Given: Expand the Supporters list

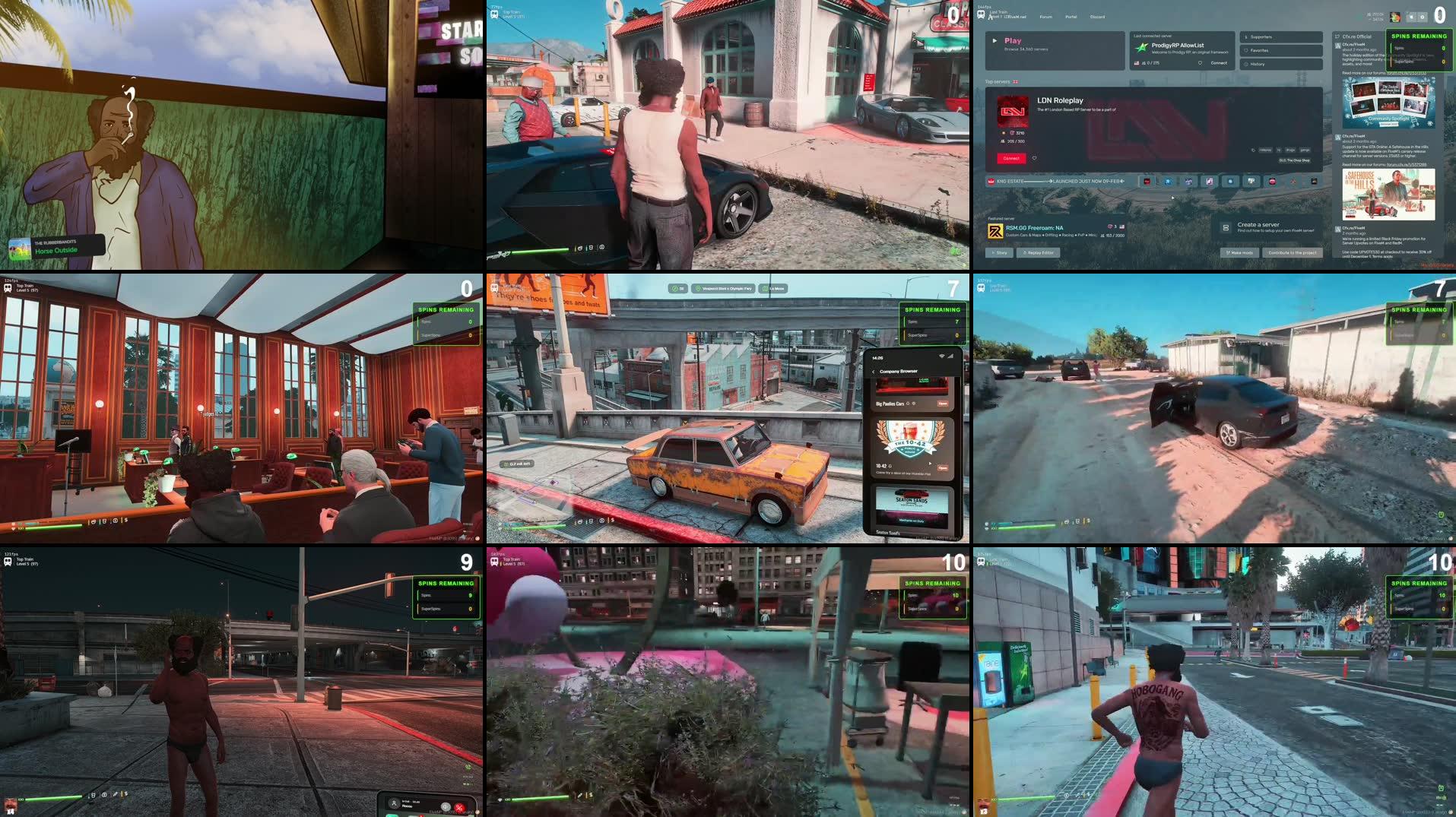Looking at the screenshot, I should 1261,36.
